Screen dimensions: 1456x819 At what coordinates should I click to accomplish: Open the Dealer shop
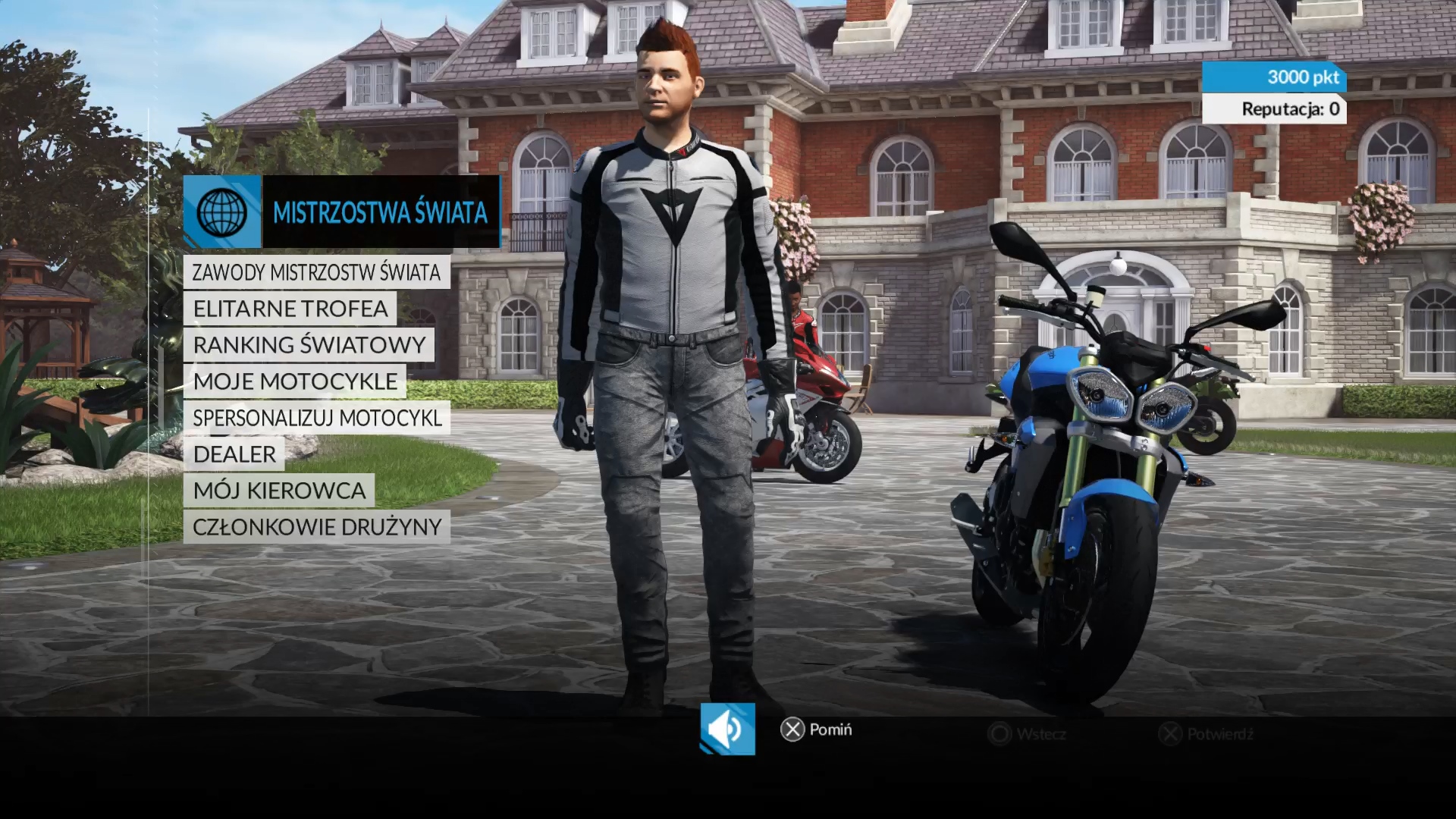tap(234, 454)
